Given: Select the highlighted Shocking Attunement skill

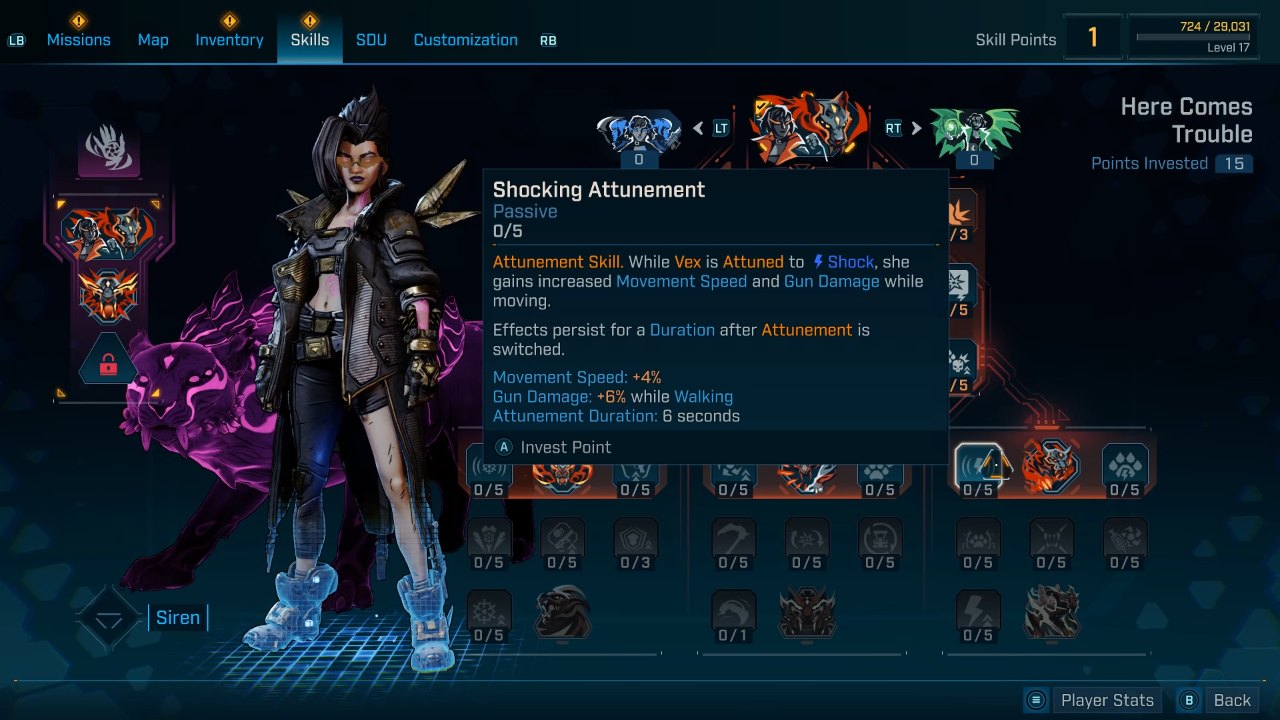Looking at the screenshot, I should click(x=978, y=466).
